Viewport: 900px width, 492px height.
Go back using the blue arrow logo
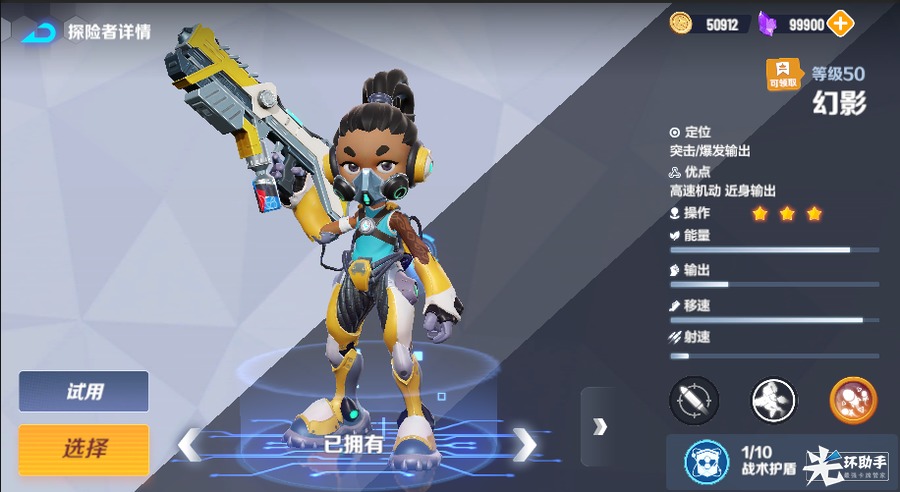pos(40,31)
